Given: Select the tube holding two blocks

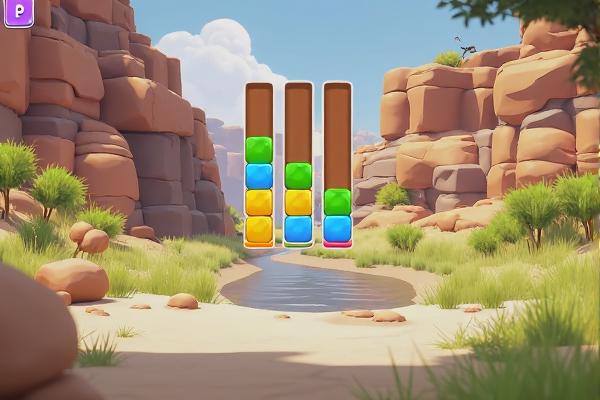Looking at the screenshot, I should click(x=337, y=165).
